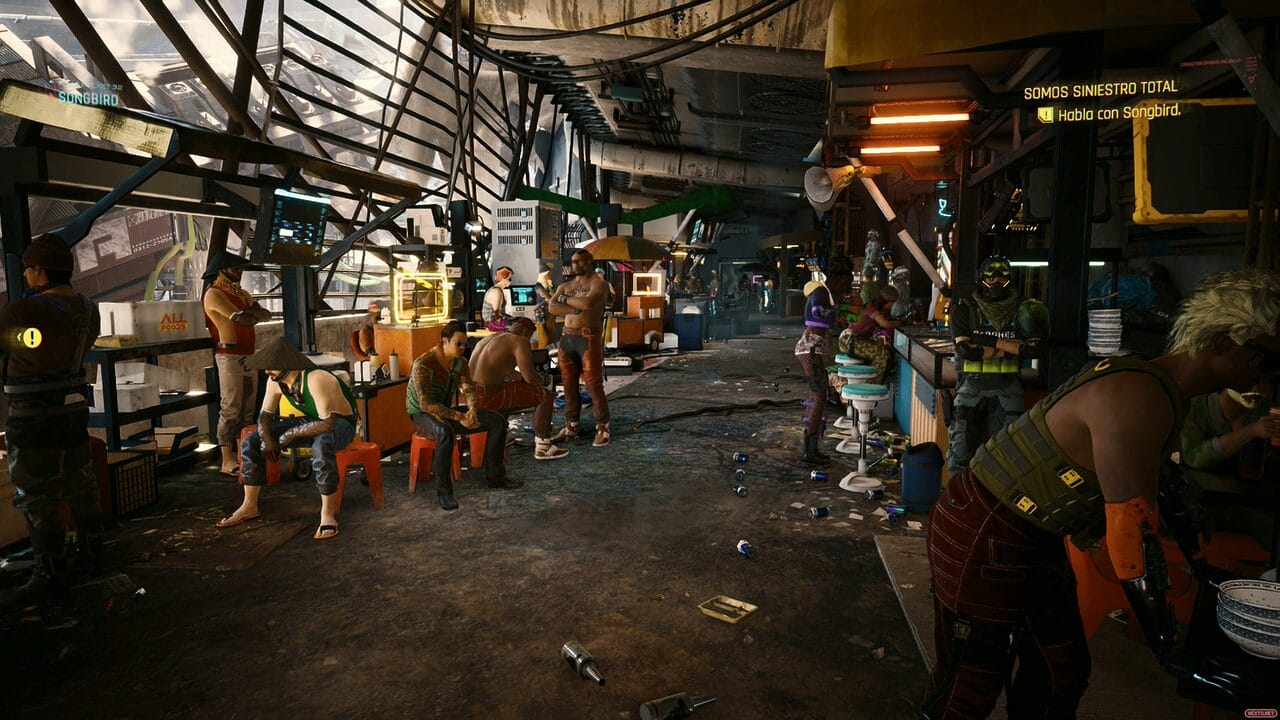The image size is (1280, 720).
Task: Click the Songbird caller name indicator
Action: tap(88, 98)
